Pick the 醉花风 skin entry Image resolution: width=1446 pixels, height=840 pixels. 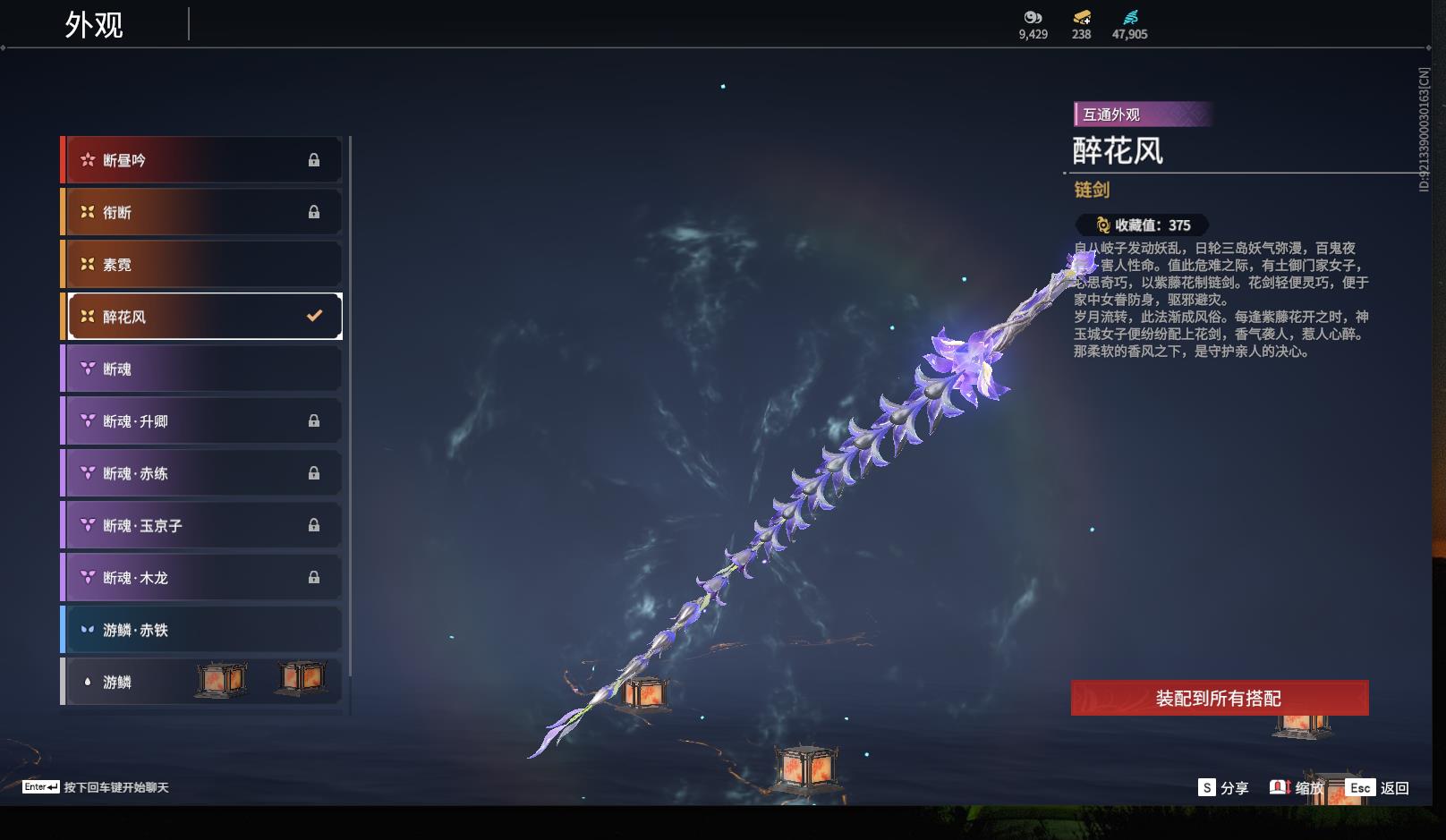(x=204, y=317)
